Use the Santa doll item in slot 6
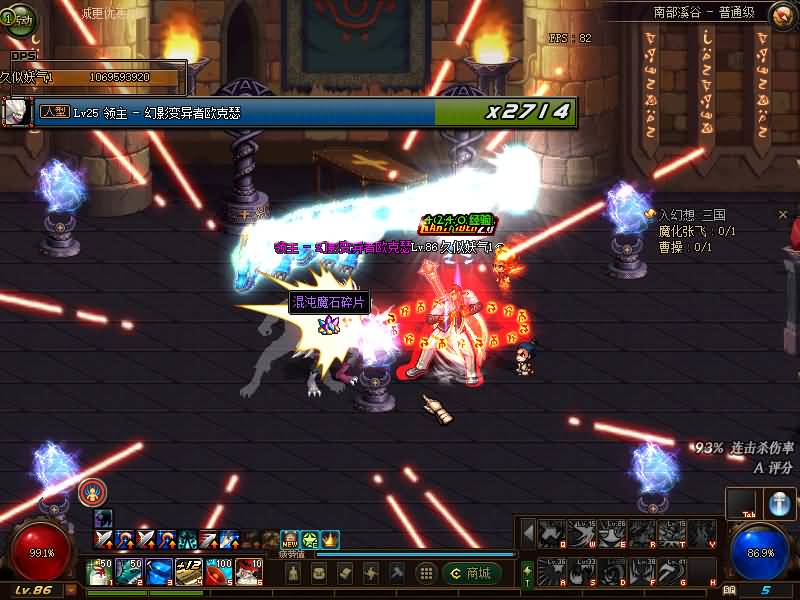Image resolution: width=800 pixels, height=600 pixels. tap(248, 572)
